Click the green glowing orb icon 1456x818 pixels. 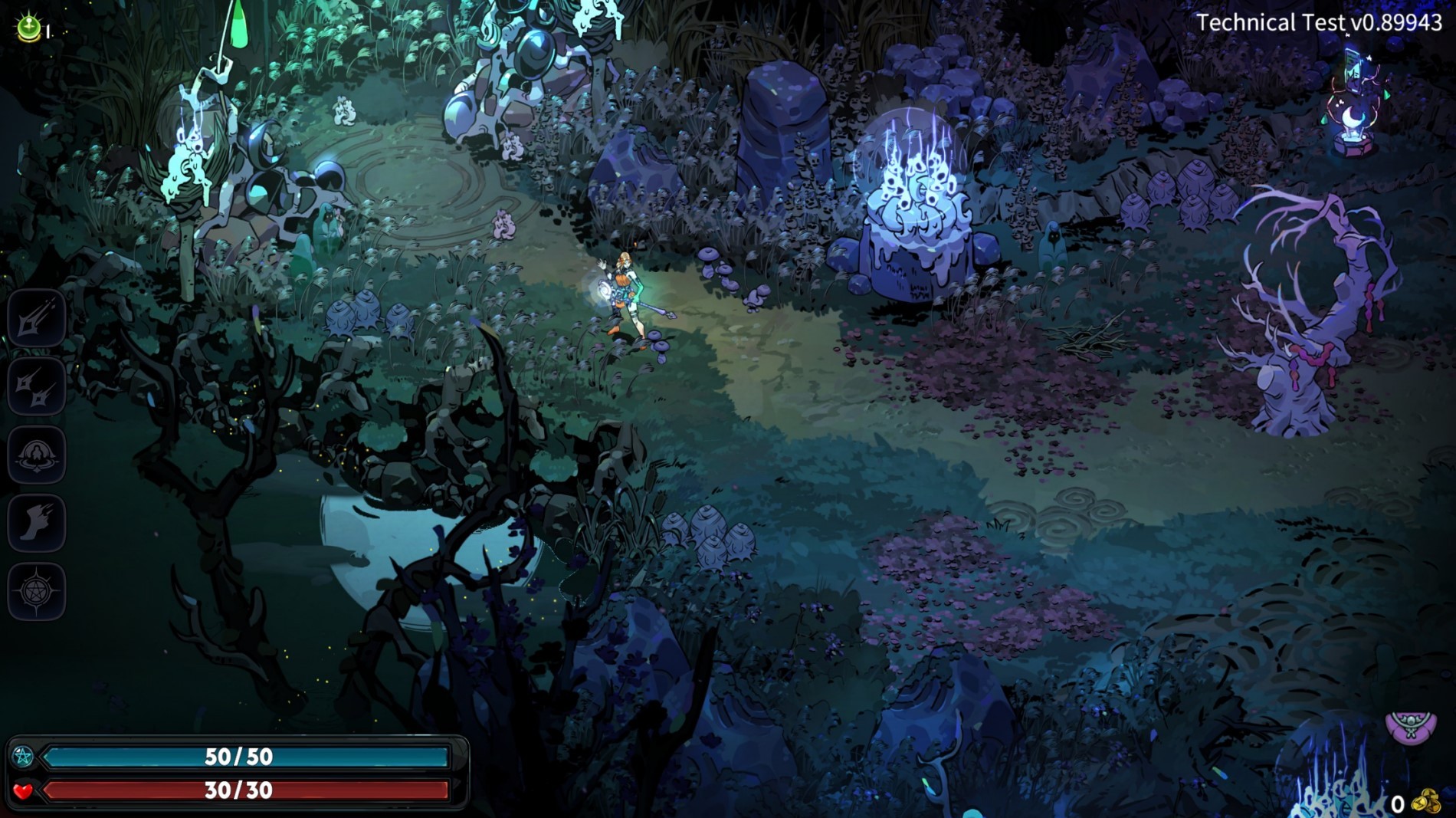click(x=29, y=28)
